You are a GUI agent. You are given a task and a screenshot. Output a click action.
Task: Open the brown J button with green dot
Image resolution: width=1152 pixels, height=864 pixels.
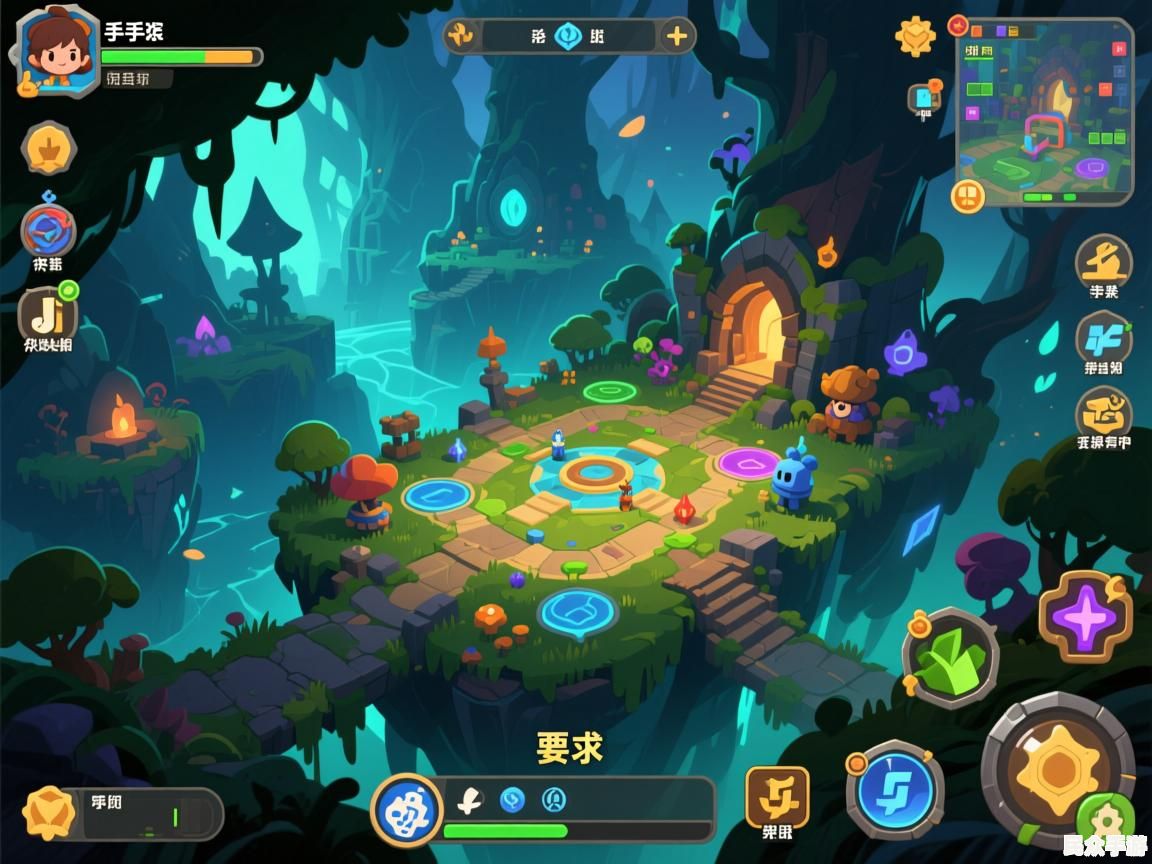[x=47, y=315]
